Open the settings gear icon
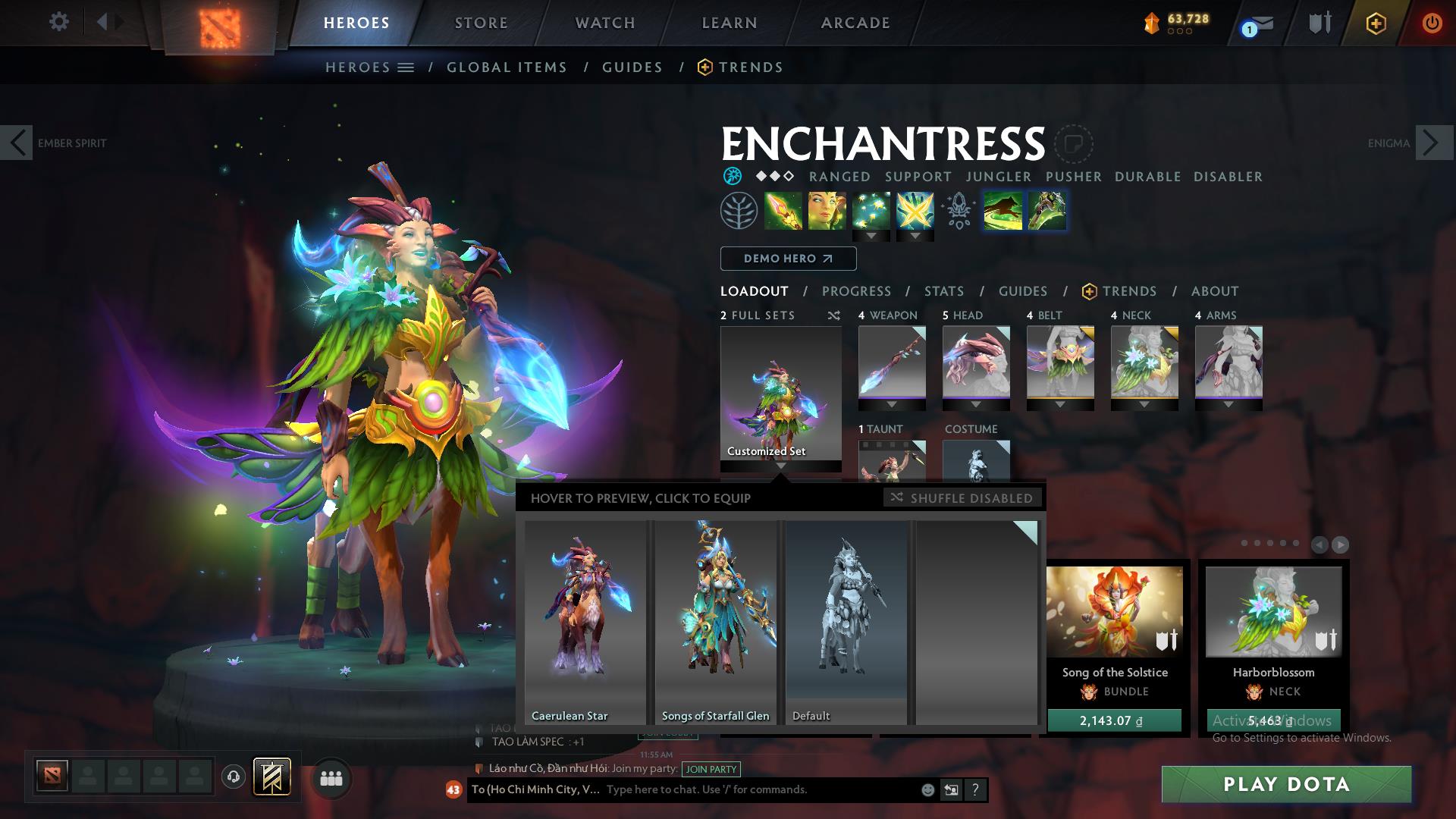The width and height of the screenshot is (1456, 819). [59, 21]
